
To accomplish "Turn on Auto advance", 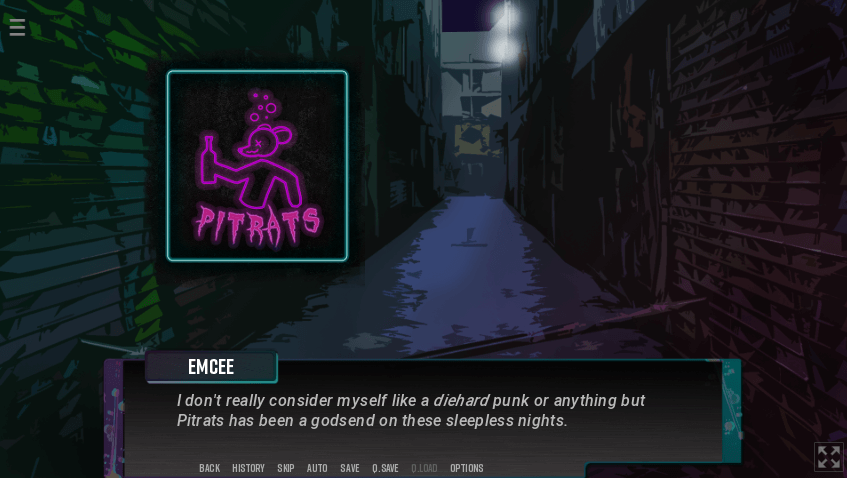I will pos(317,468).
